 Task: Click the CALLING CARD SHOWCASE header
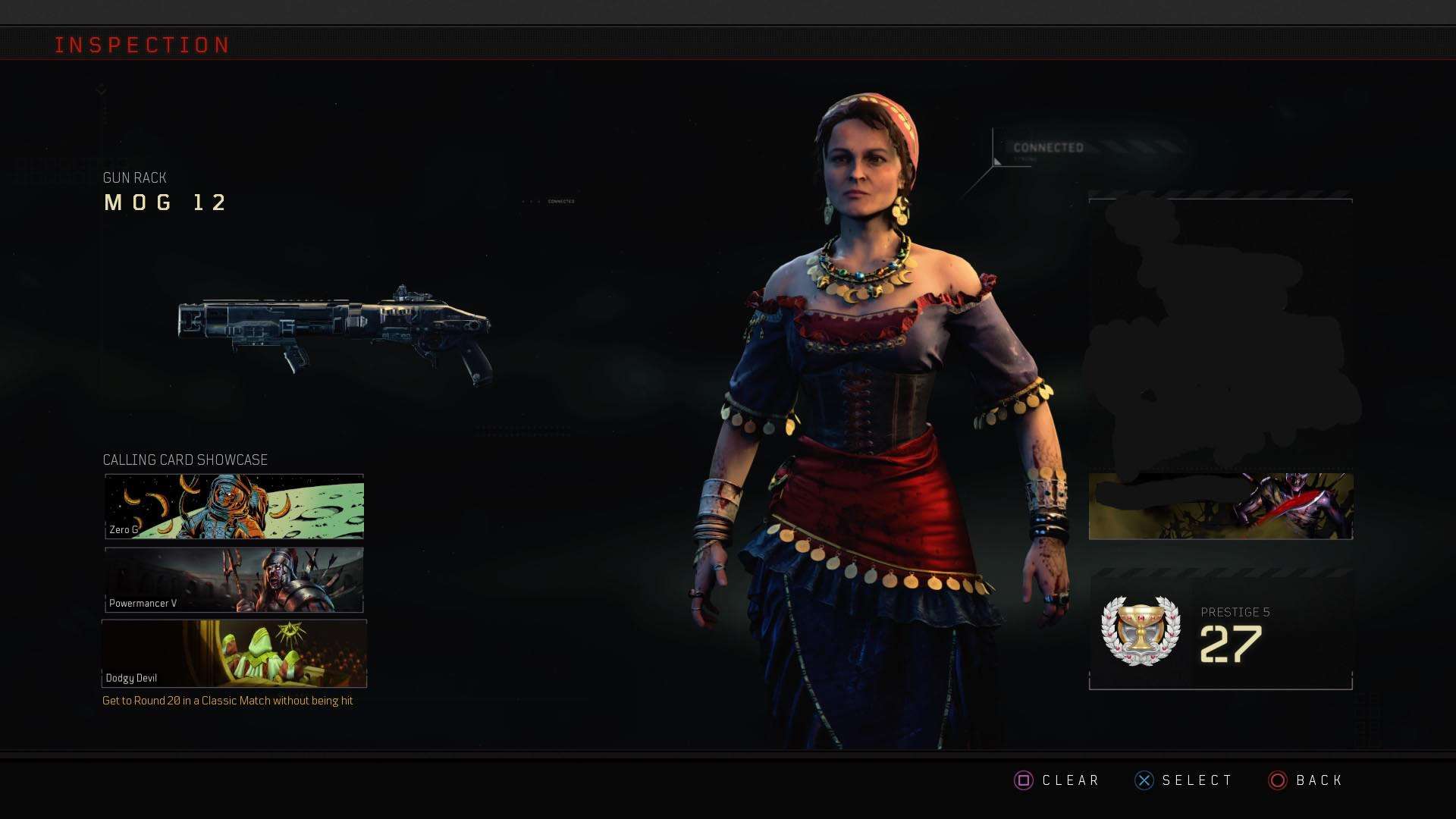point(185,460)
